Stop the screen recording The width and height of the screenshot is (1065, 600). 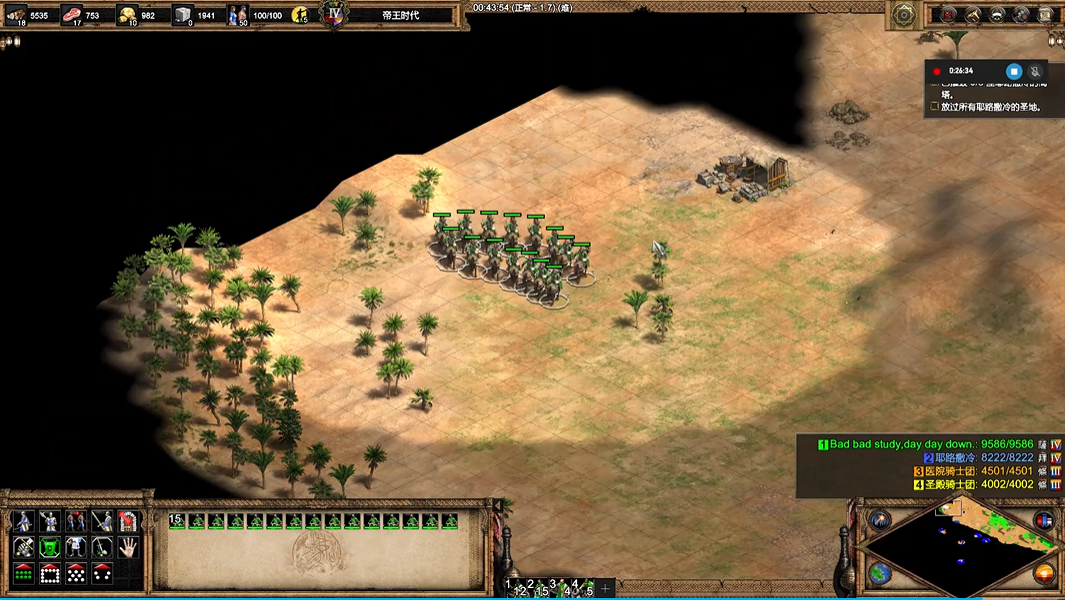[1013, 71]
